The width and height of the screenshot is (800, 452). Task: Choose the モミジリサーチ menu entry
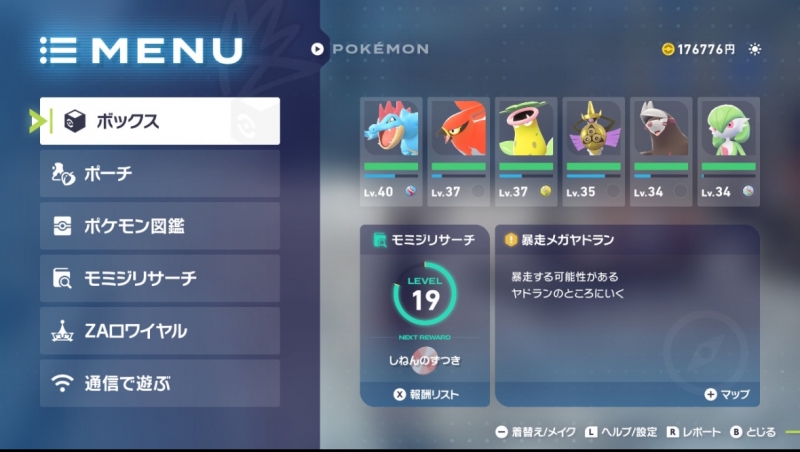pos(160,278)
